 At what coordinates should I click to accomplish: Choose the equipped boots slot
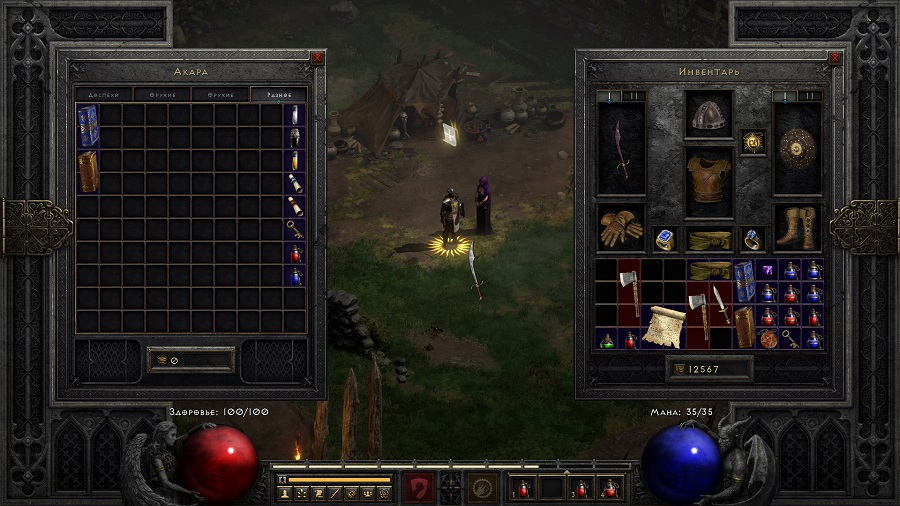(797, 229)
